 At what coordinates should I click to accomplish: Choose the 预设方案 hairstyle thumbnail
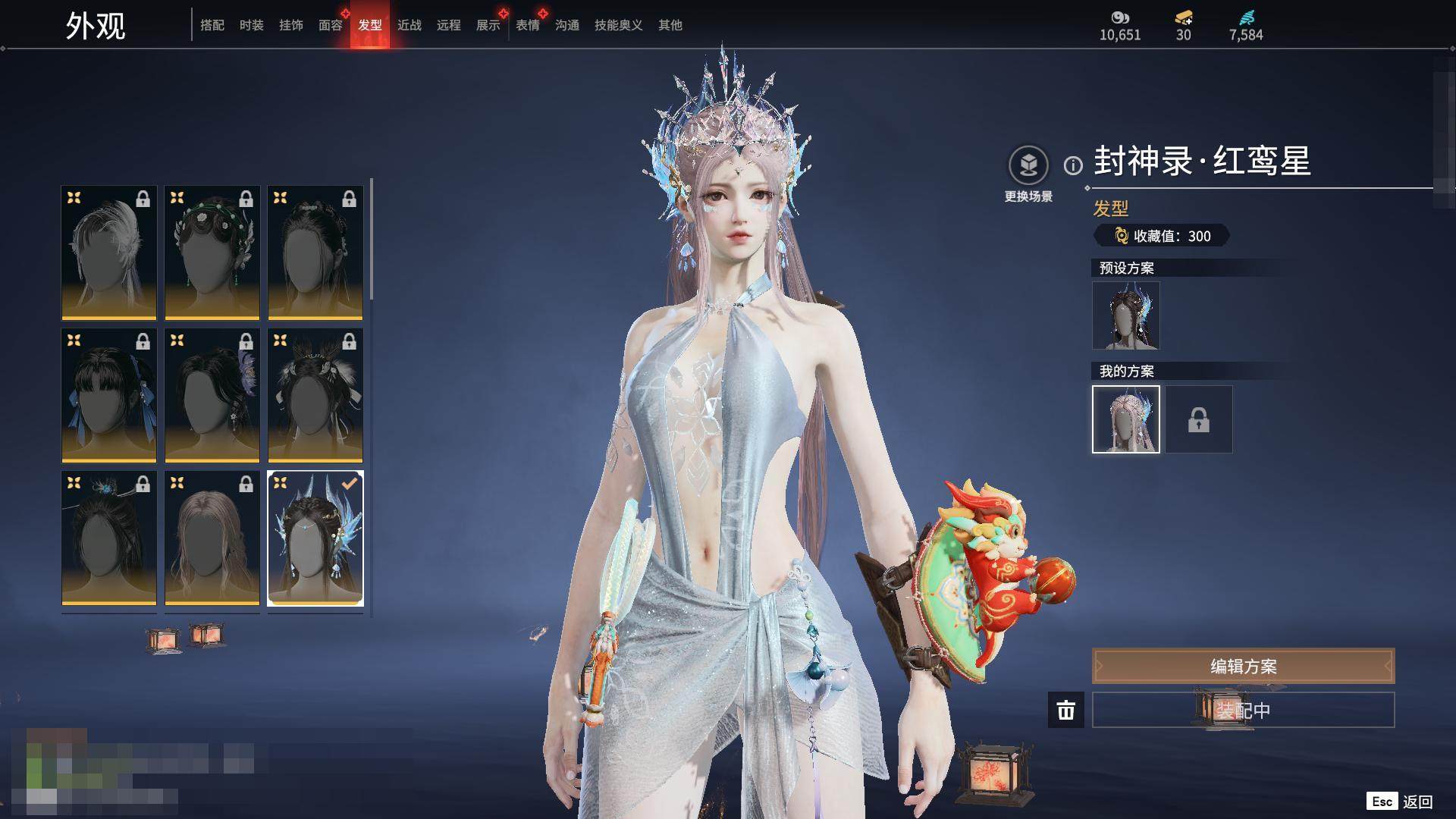(x=1126, y=315)
